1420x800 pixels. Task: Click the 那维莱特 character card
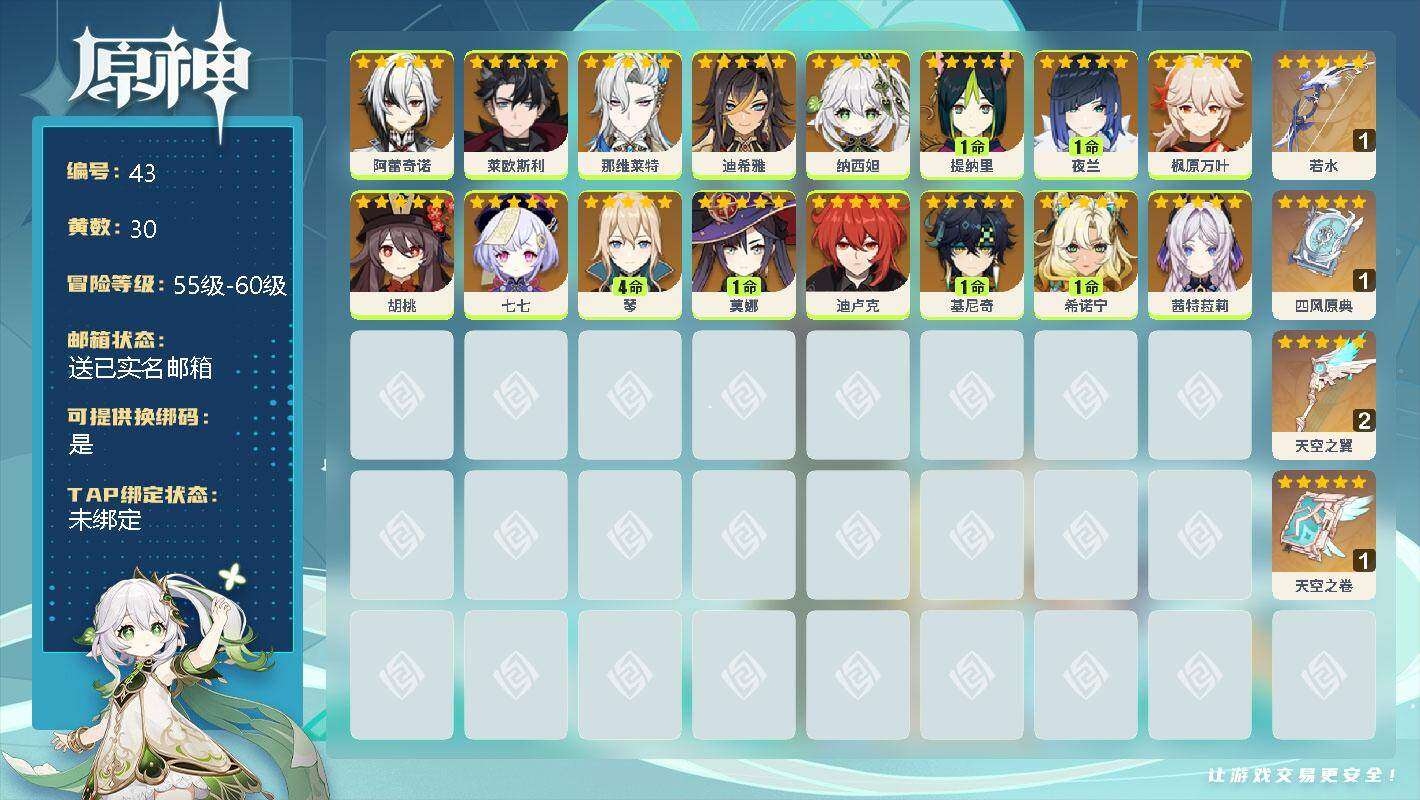(629, 114)
